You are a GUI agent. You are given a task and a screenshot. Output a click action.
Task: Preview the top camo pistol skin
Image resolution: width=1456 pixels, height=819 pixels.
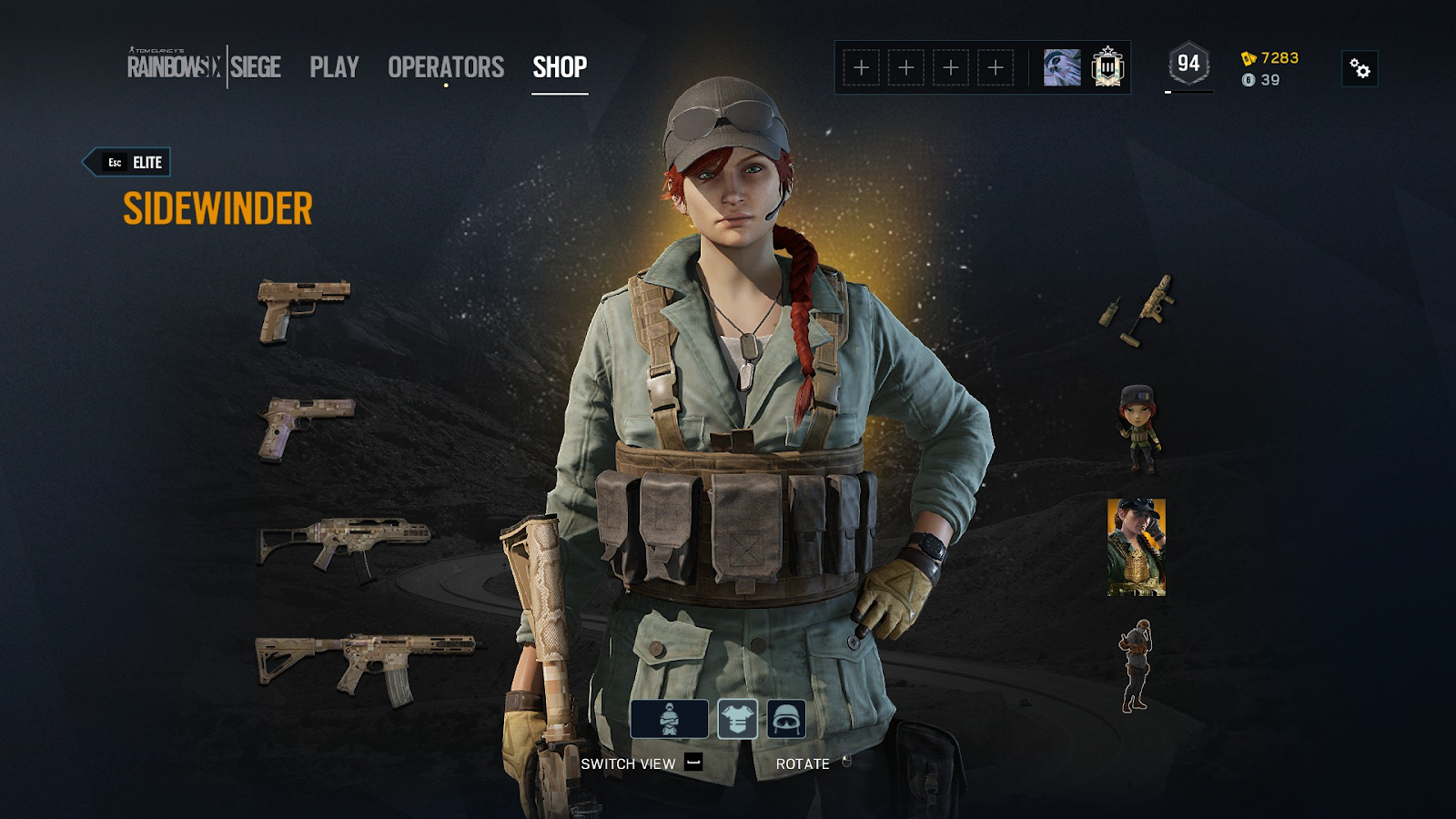click(x=303, y=310)
